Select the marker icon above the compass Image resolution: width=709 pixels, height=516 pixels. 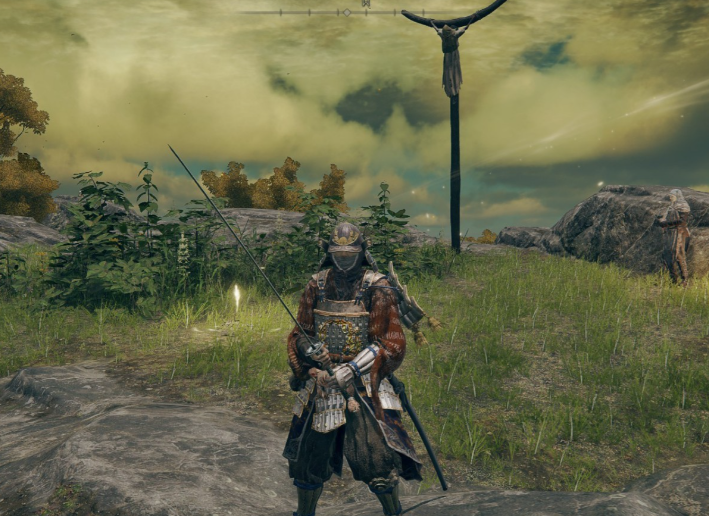pyautogui.click(x=366, y=4)
